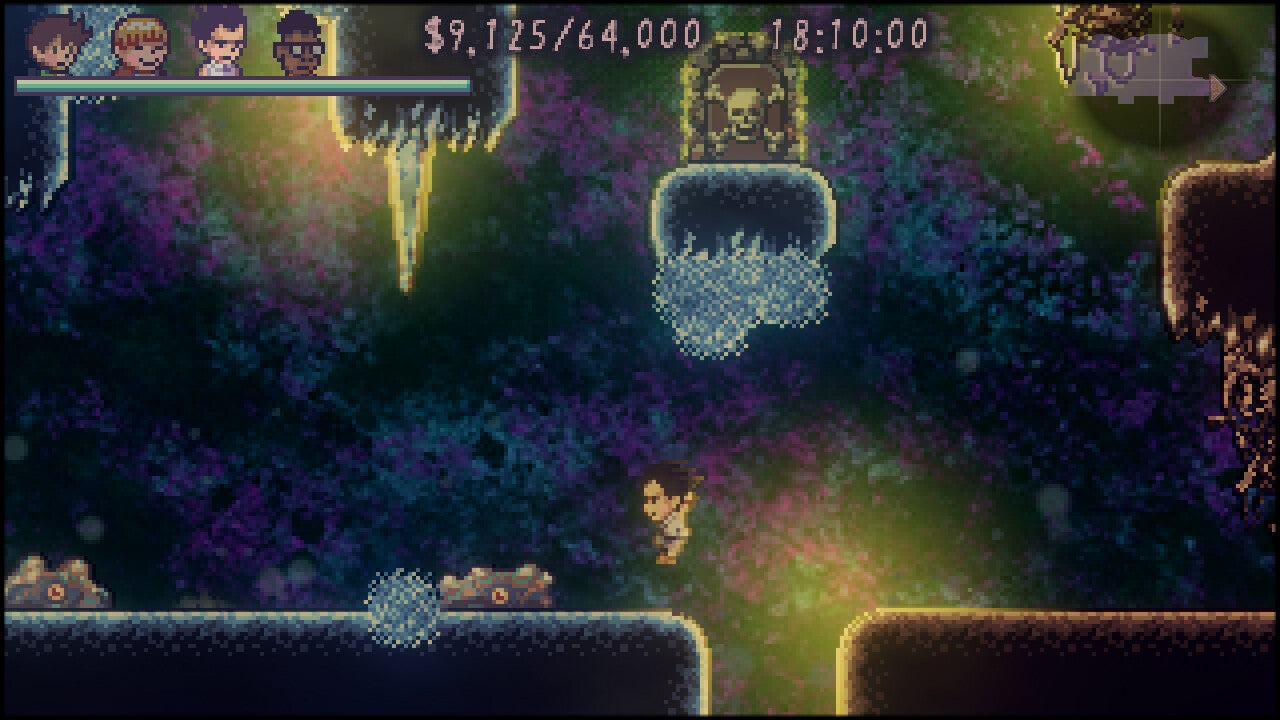Screen dimensions: 1280x720
Task: Click the teal health bar
Action: [x=240, y=86]
